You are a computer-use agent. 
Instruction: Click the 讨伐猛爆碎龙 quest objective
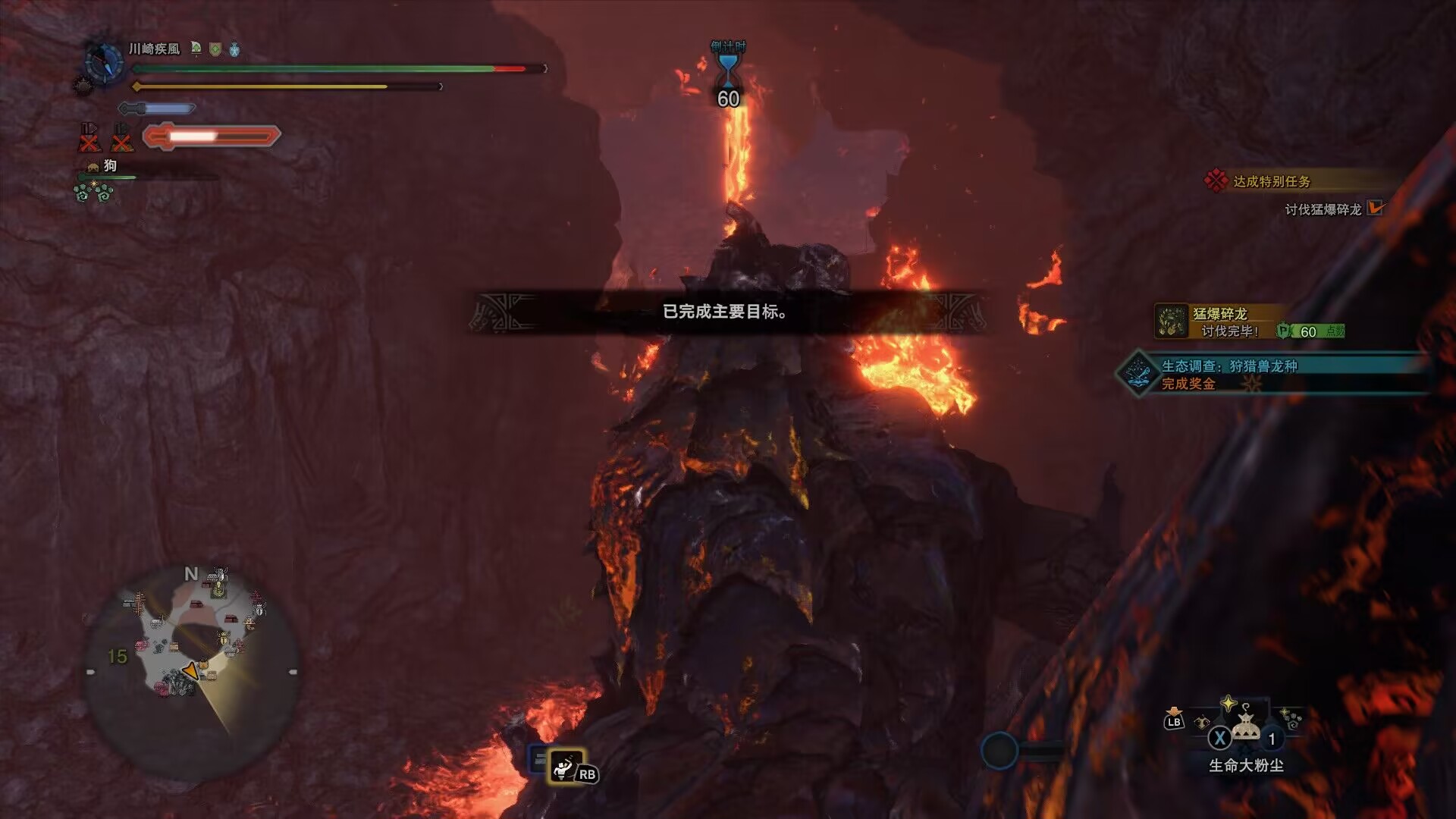click(1323, 209)
